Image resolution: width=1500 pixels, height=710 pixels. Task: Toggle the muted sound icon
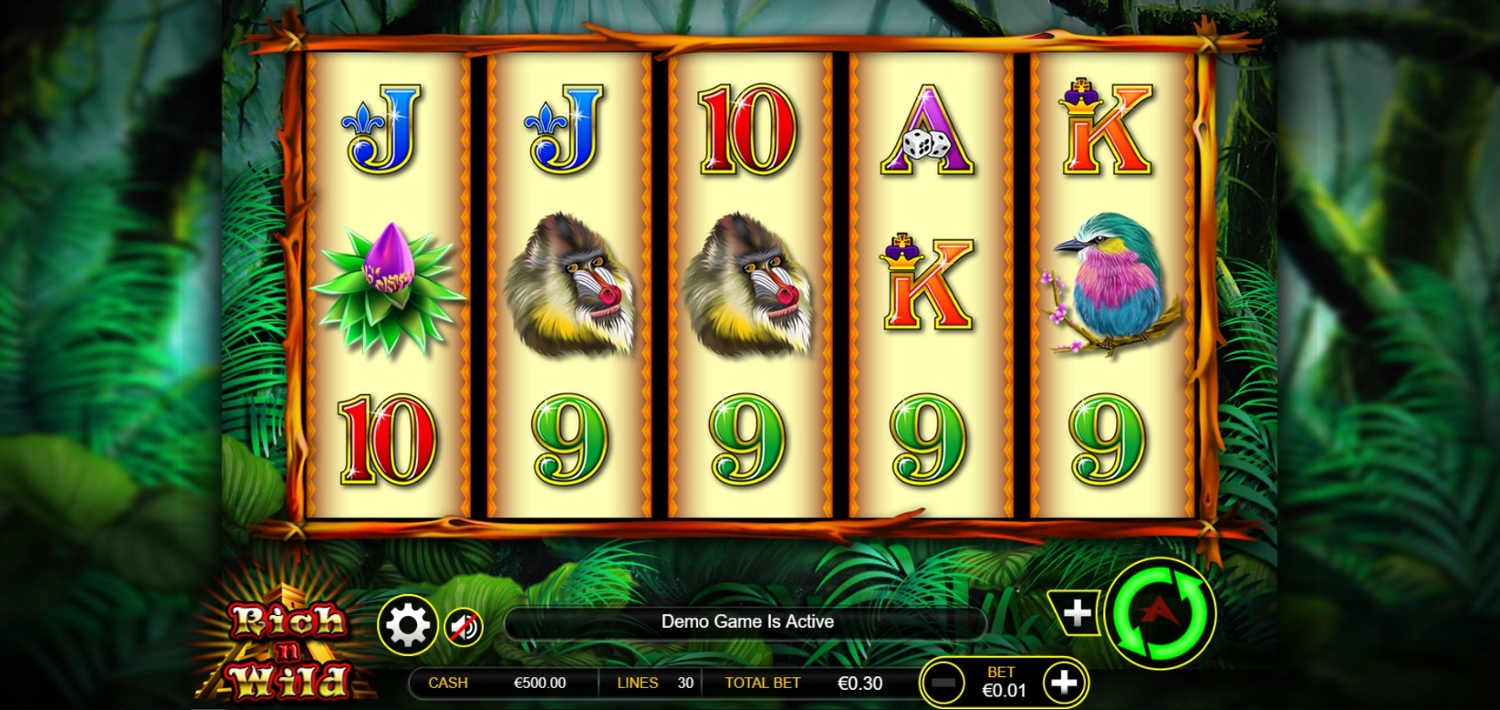coord(463,627)
